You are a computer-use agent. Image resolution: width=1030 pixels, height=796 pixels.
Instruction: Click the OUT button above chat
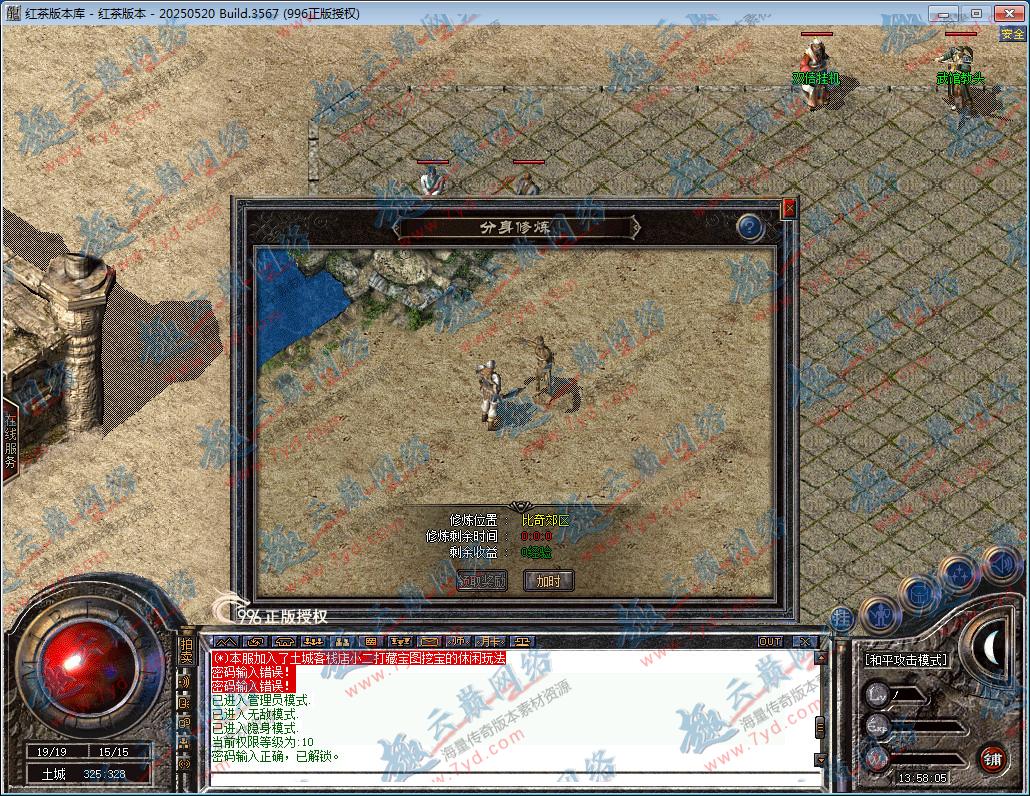tap(770, 641)
